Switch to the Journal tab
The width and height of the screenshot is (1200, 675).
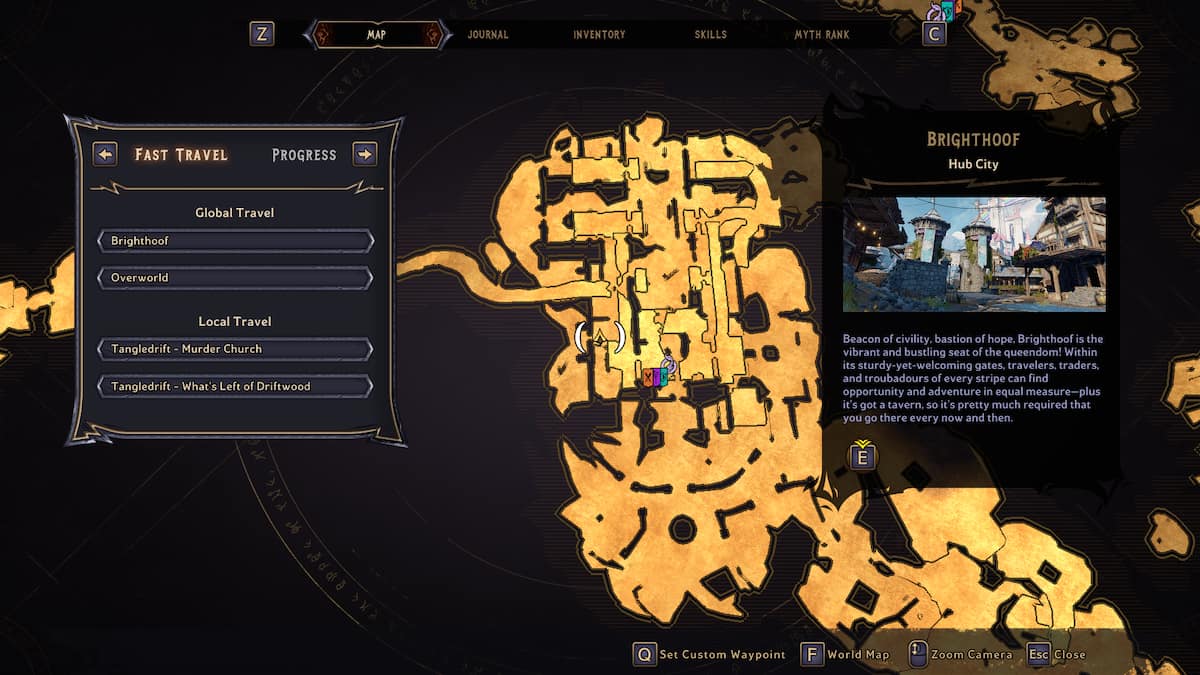tap(488, 35)
